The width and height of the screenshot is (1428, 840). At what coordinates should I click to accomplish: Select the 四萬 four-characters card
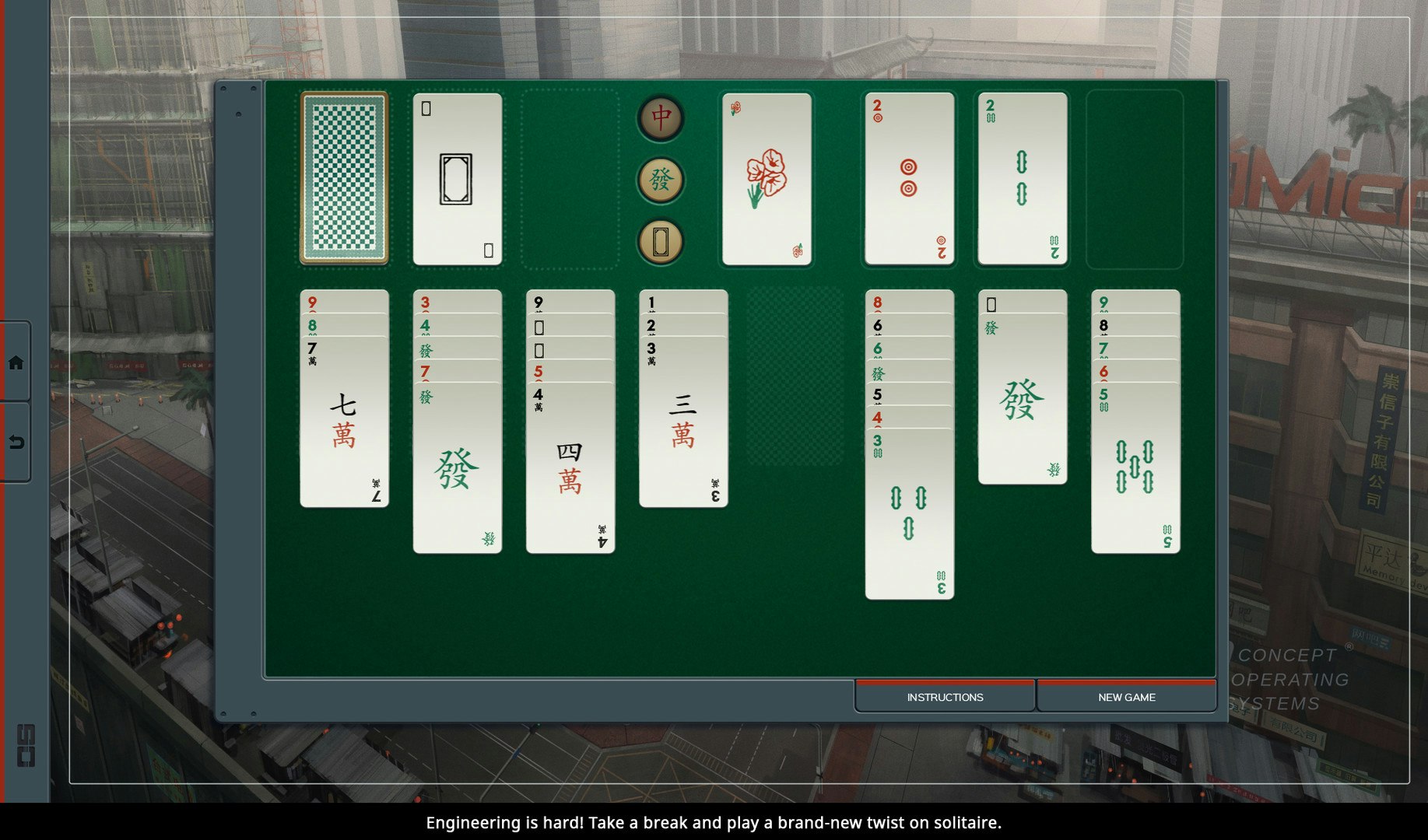tap(569, 467)
